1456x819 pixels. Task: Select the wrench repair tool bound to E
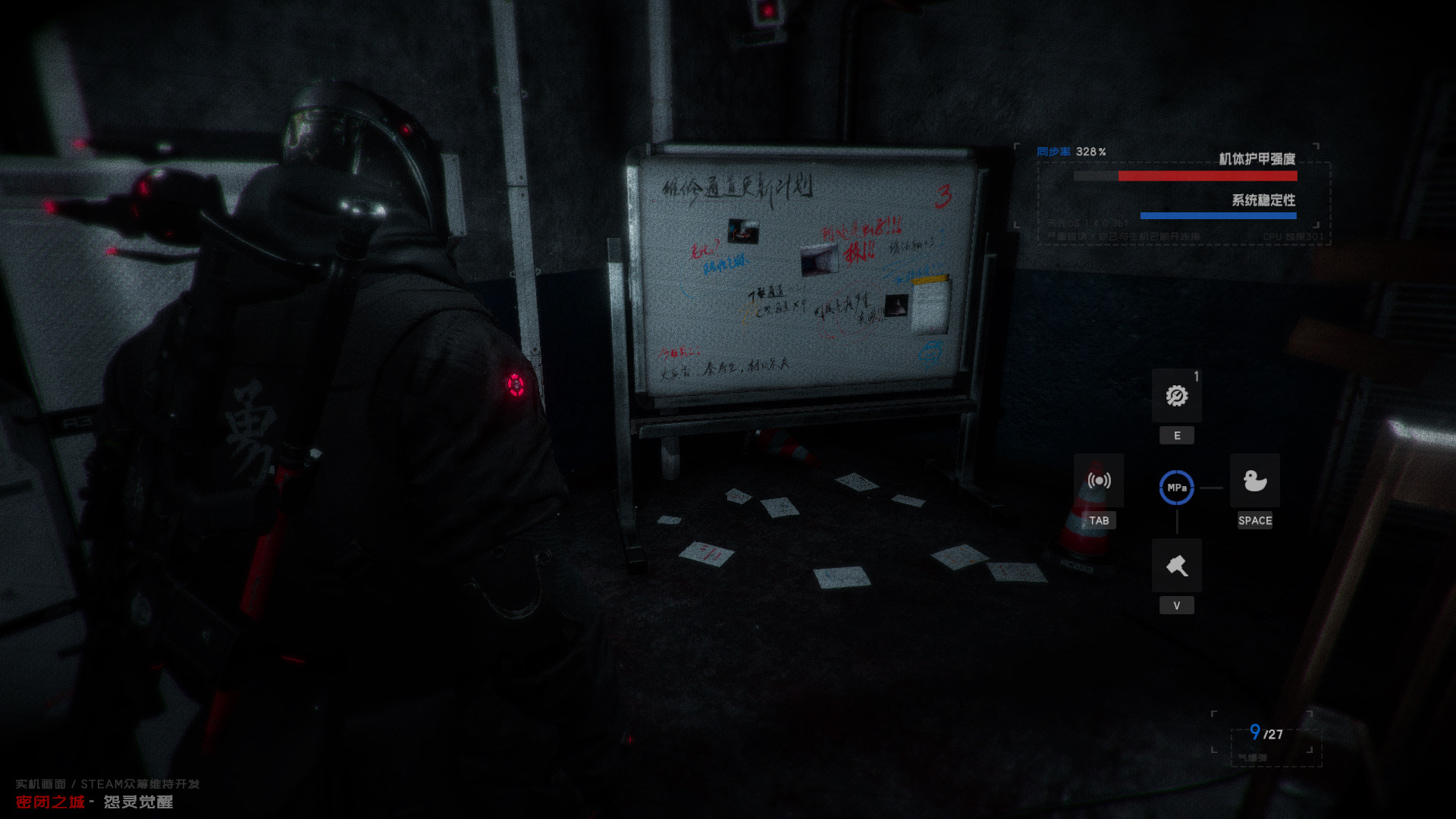click(x=1176, y=397)
